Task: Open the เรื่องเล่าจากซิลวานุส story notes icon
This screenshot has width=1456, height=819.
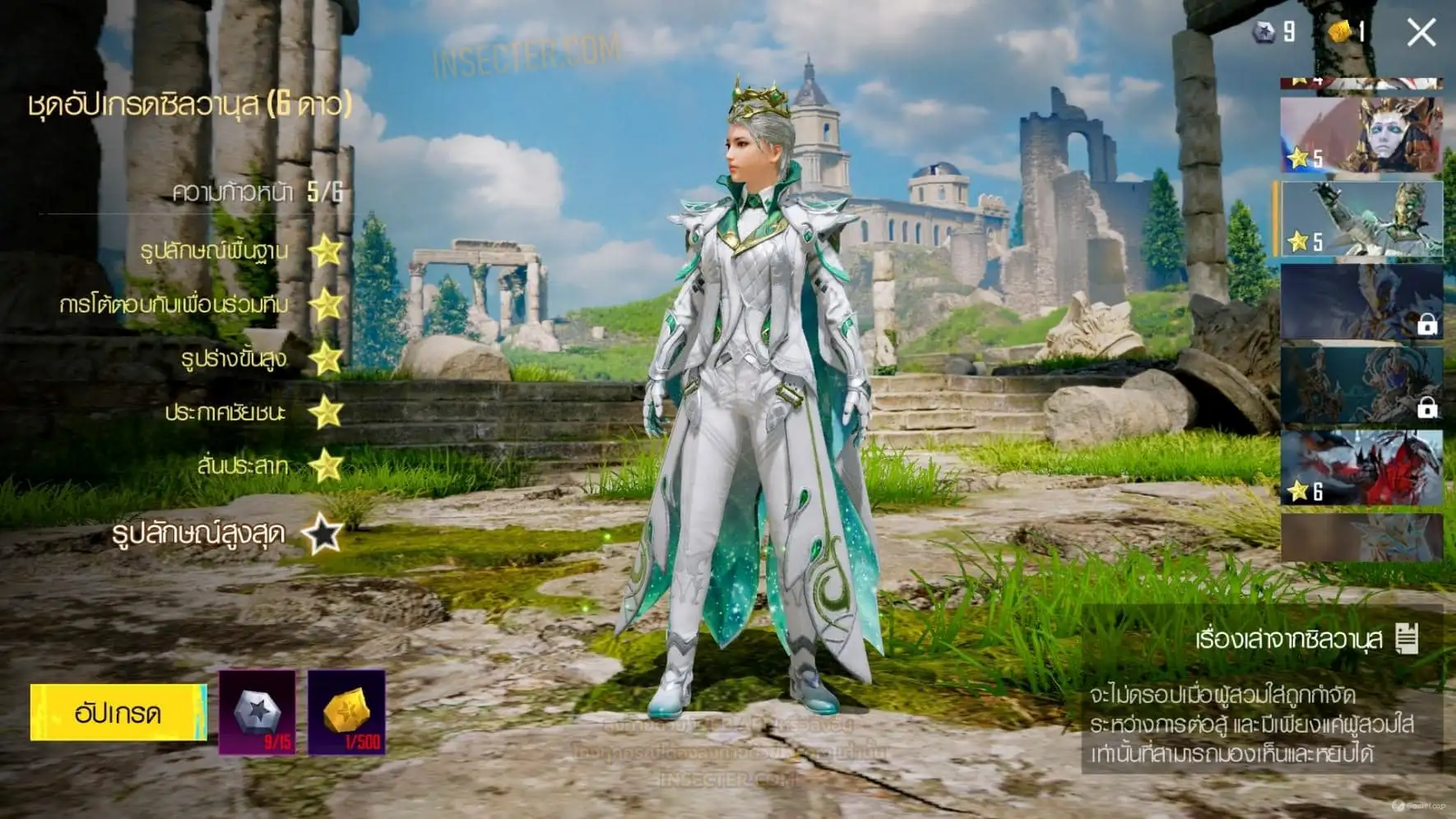Action: pos(1407,639)
